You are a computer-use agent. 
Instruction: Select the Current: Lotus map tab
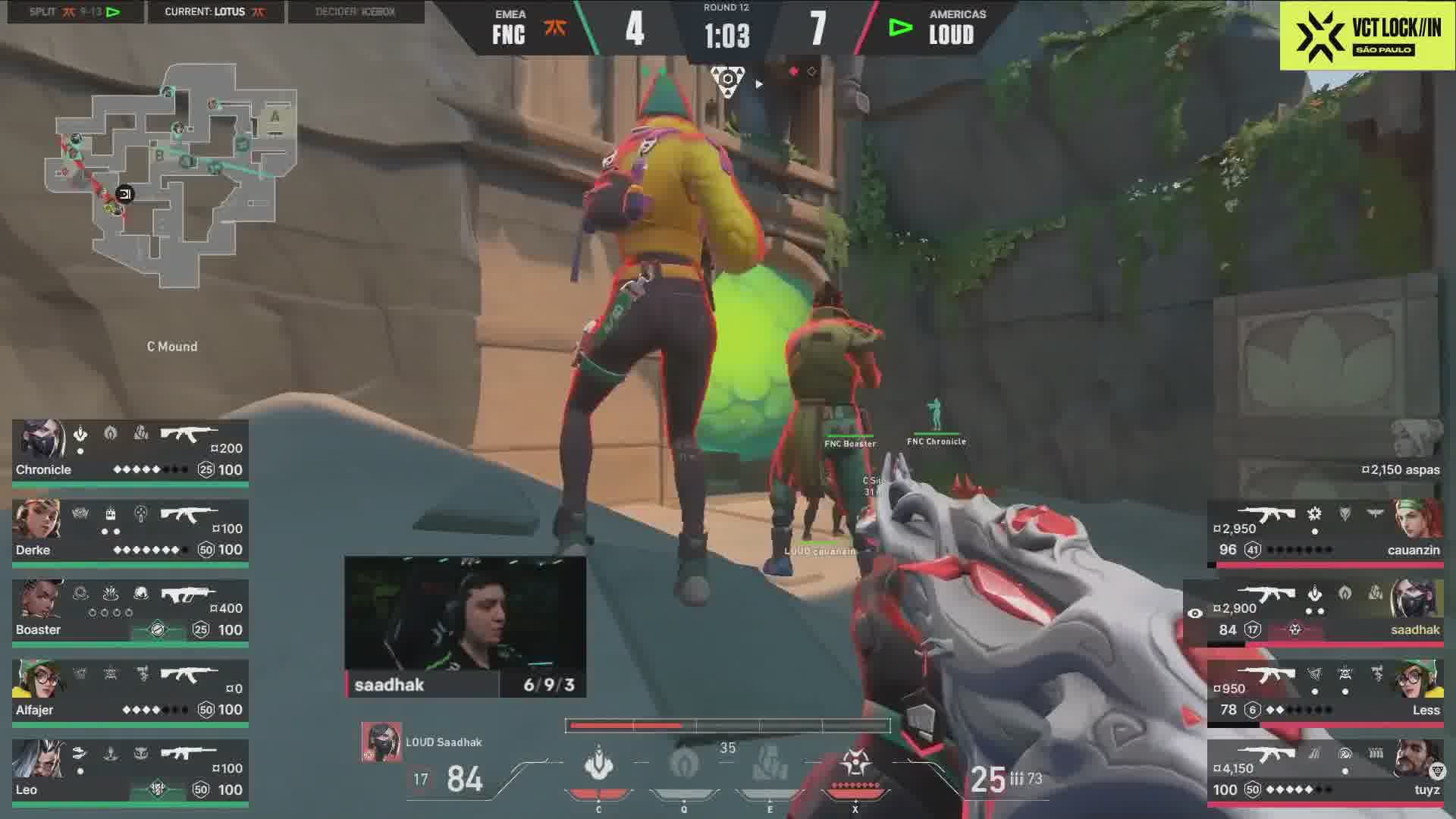[x=215, y=12]
